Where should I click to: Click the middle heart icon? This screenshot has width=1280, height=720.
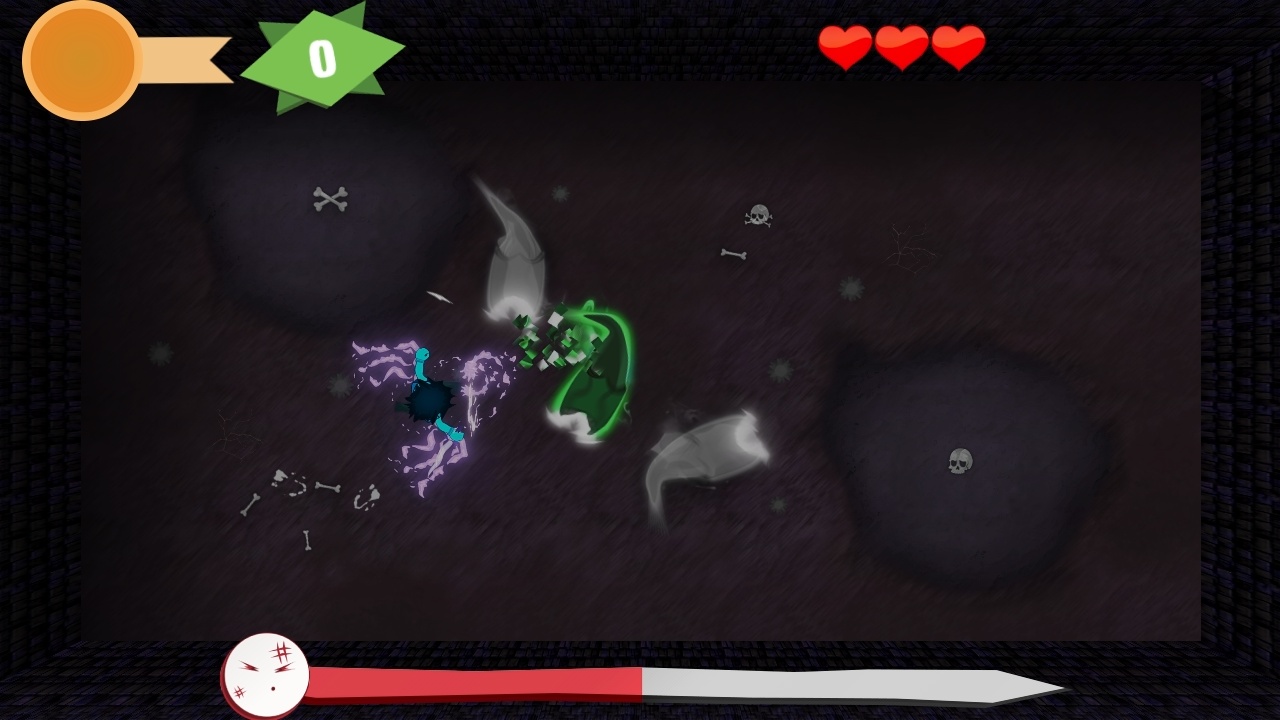[902, 44]
